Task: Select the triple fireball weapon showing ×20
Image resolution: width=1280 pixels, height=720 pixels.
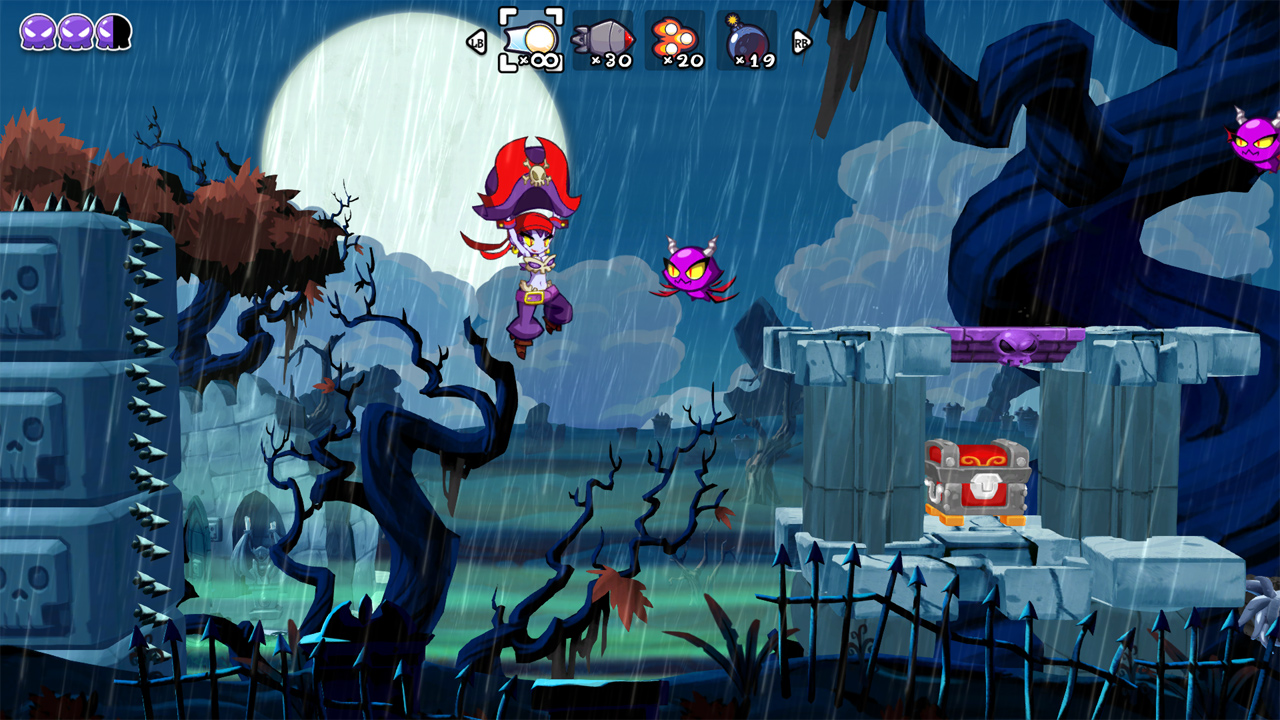Action: [677, 35]
